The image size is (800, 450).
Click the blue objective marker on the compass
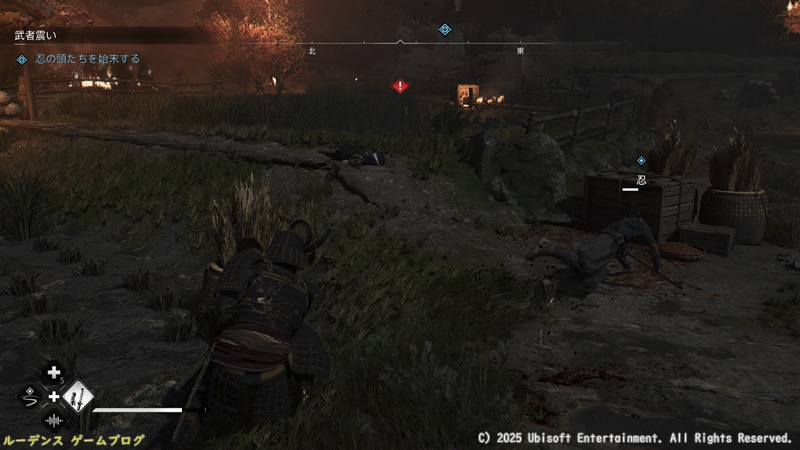pos(445,29)
